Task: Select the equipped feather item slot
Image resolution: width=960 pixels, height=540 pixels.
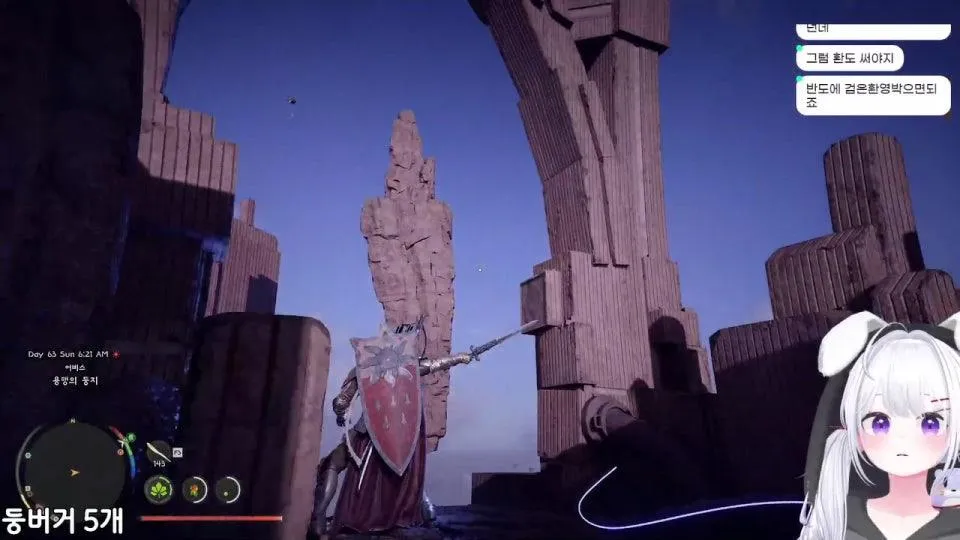Action: pyautogui.click(x=157, y=451)
